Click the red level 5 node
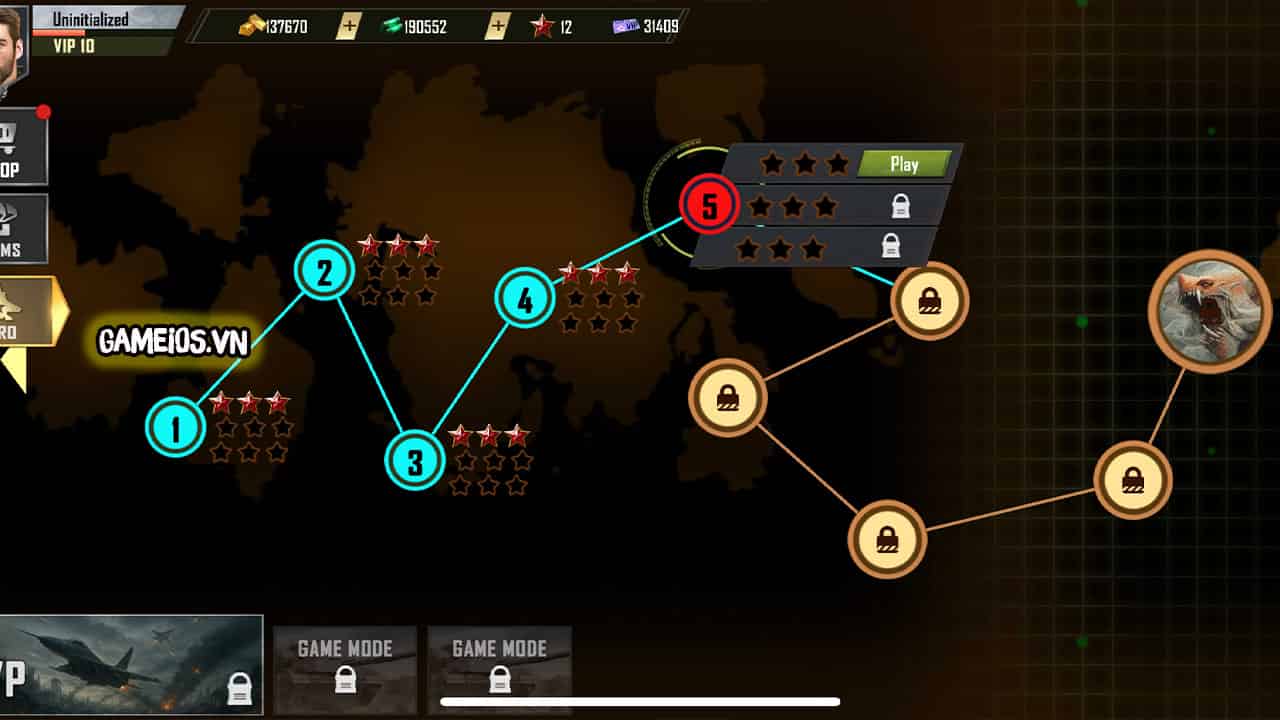This screenshot has width=1280, height=720. [x=709, y=205]
